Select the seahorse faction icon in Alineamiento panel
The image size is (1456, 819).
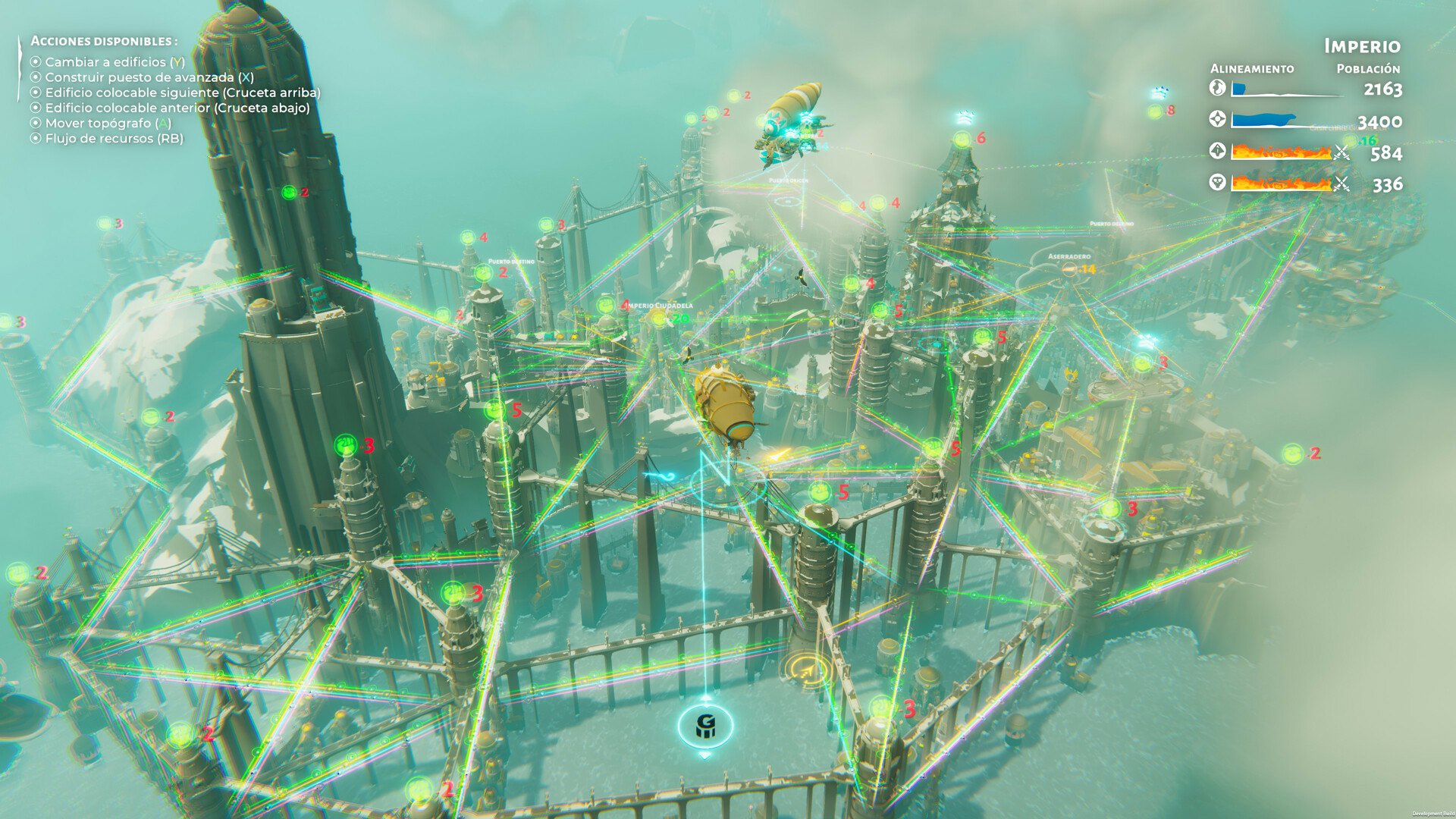[1217, 89]
